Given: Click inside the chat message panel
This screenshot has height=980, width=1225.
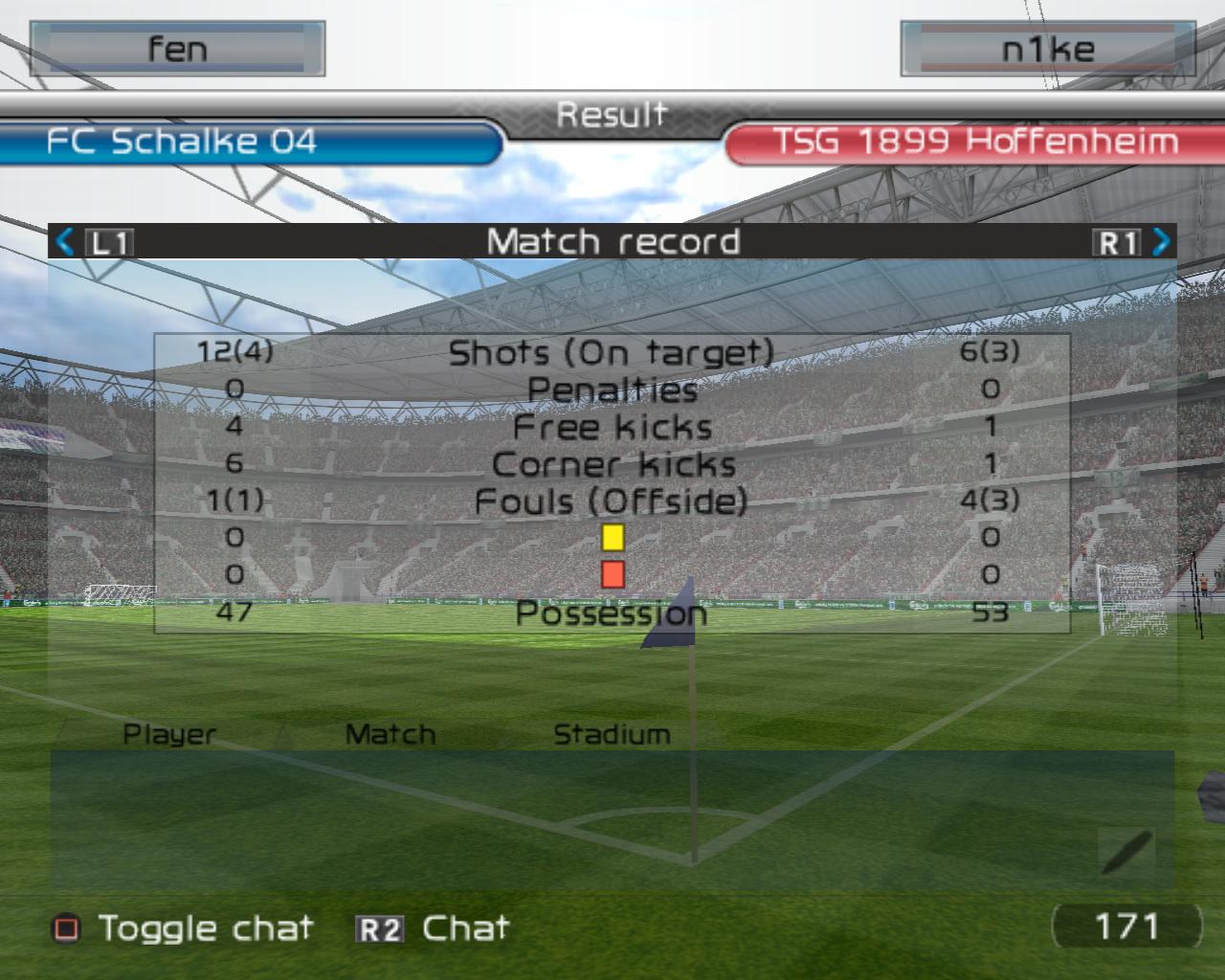Looking at the screenshot, I should (x=574, y=821).
